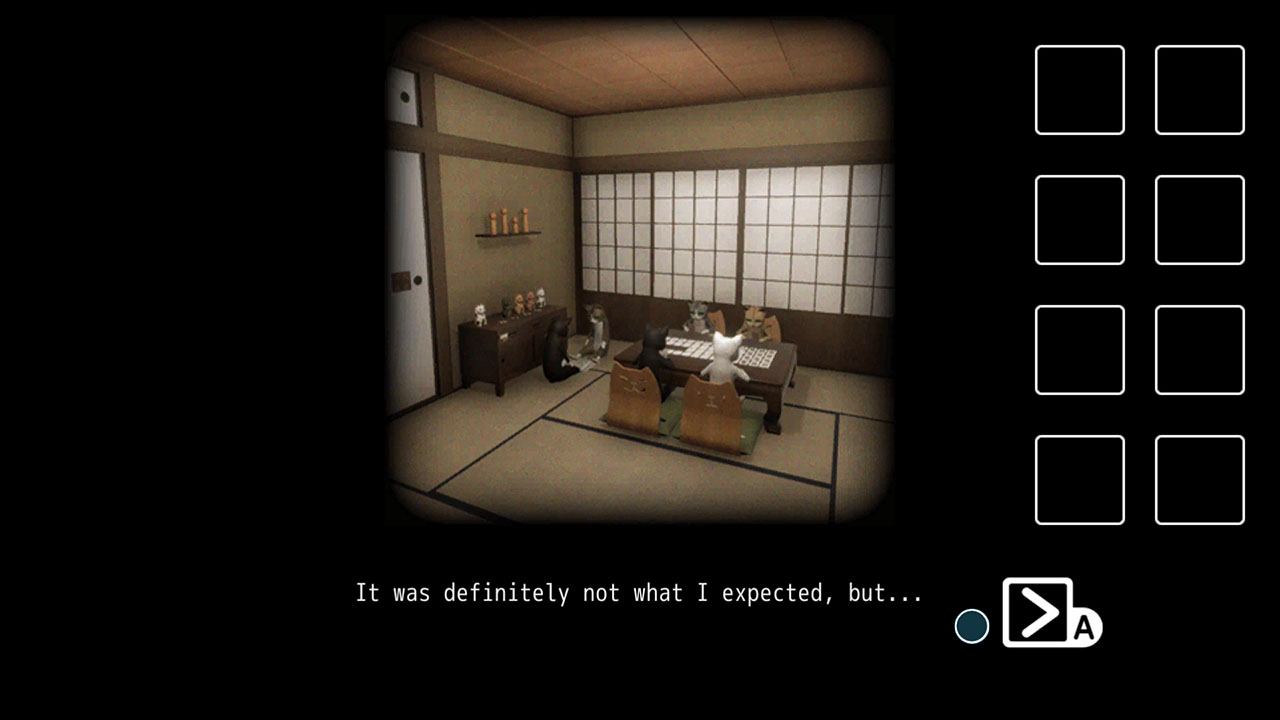Click the second-row right inventory slot
The width and height of the screenshot is (1280, 720).
pyautogui.click(x=1199, y=220)
